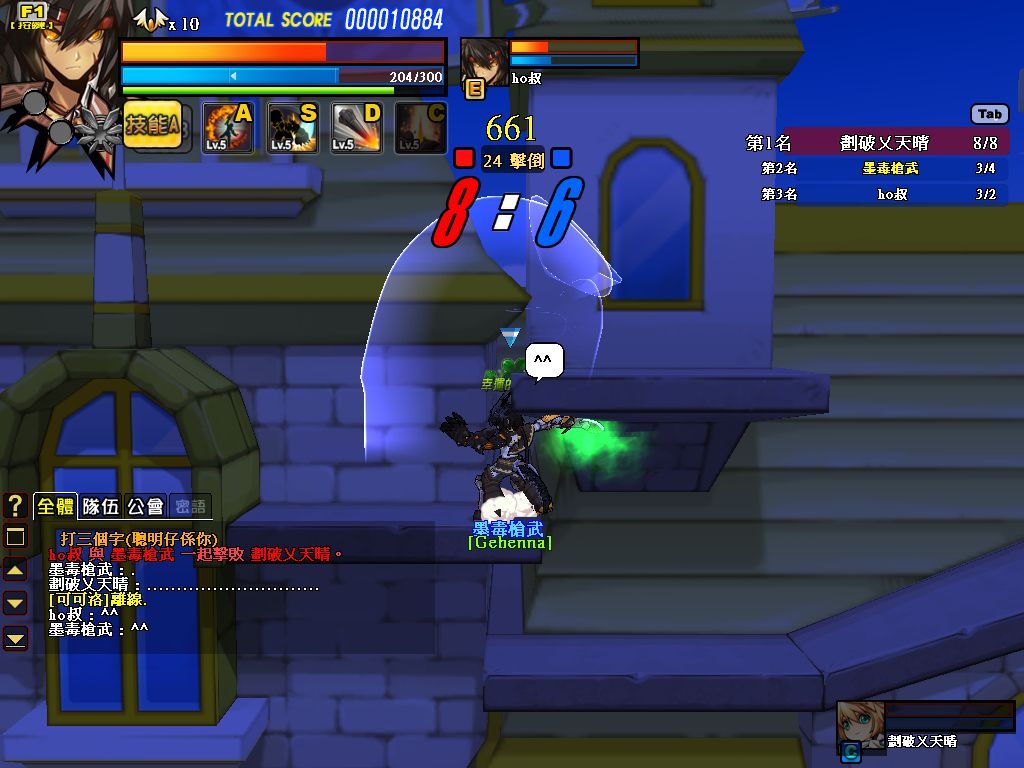The image size is (1024, 768).
Task: Activate the flaming kick skill on slot A
Action: (x=228, y=127)
